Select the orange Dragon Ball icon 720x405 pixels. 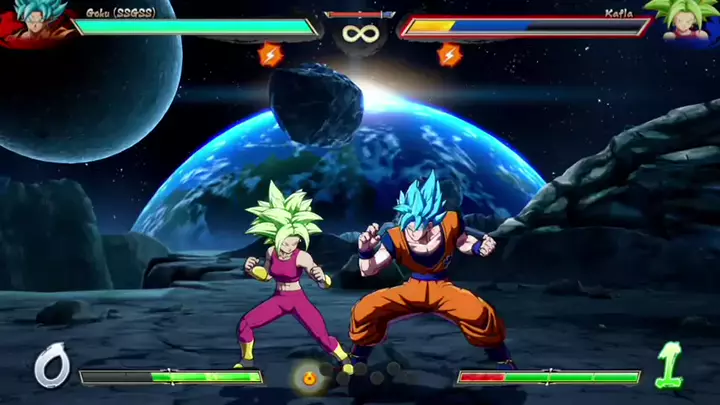point(308,377)
